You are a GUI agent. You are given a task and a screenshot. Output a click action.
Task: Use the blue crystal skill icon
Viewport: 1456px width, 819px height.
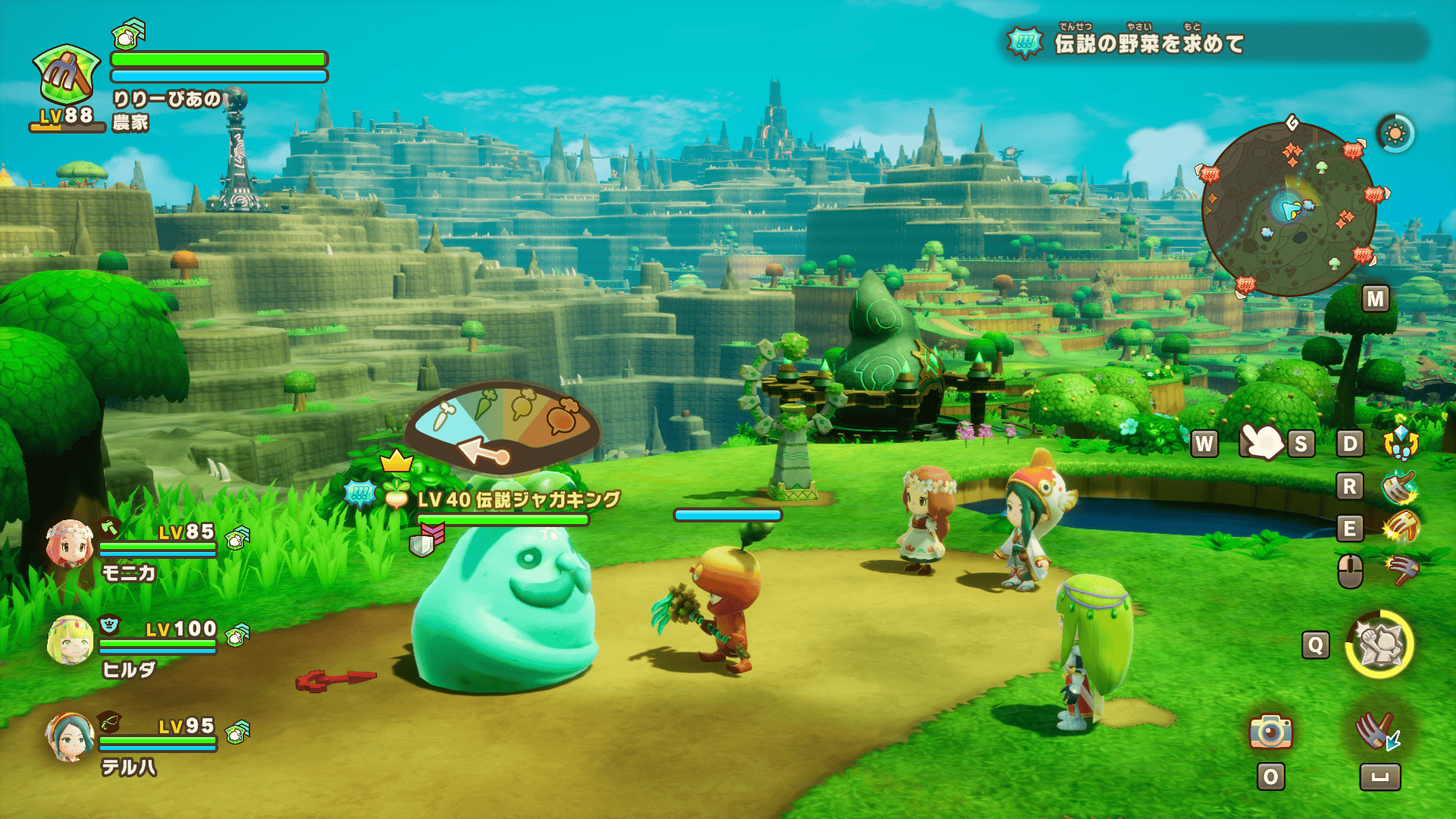(1400, 442)
